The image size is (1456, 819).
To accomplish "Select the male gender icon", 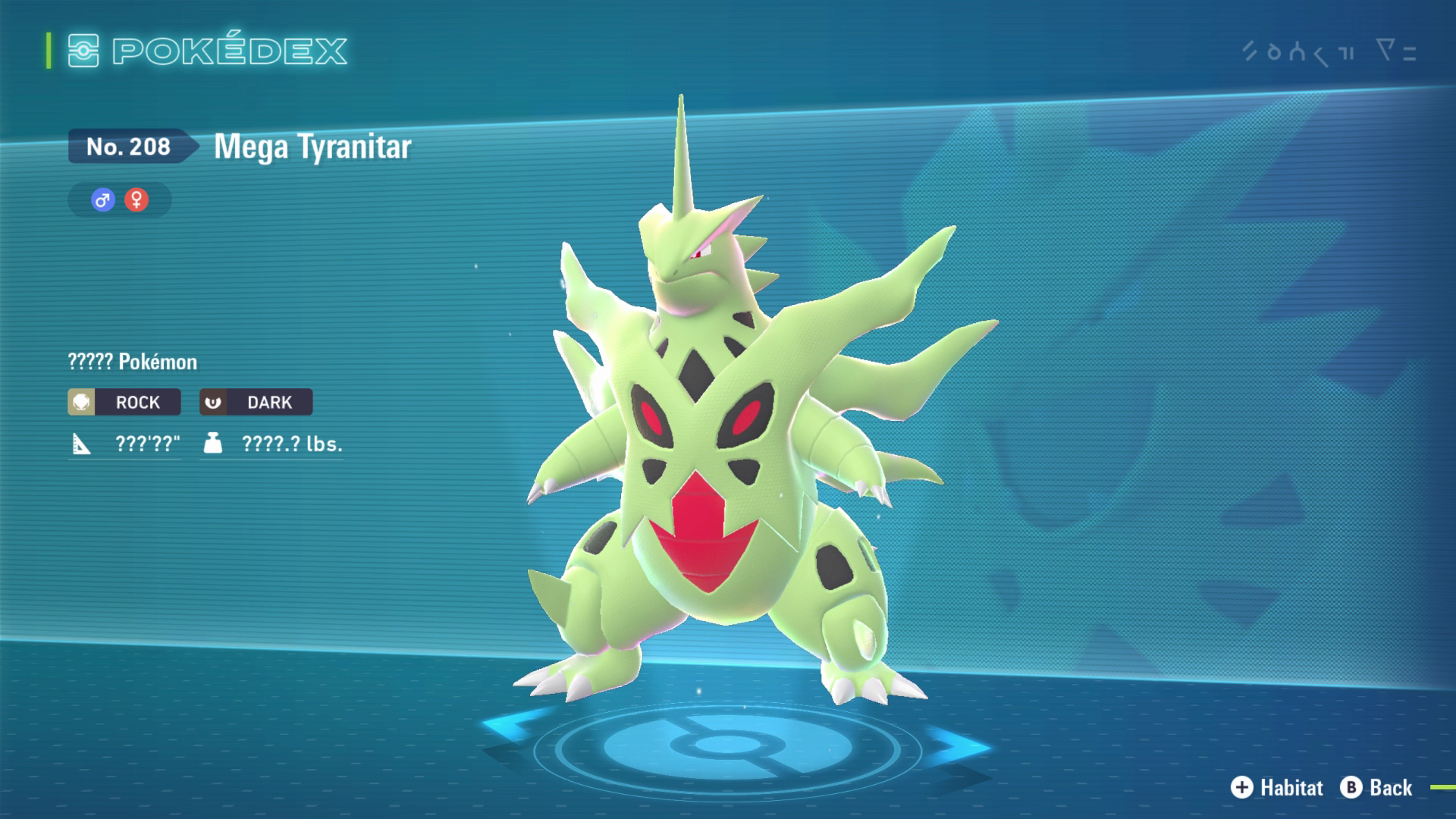I will [103, 200].
